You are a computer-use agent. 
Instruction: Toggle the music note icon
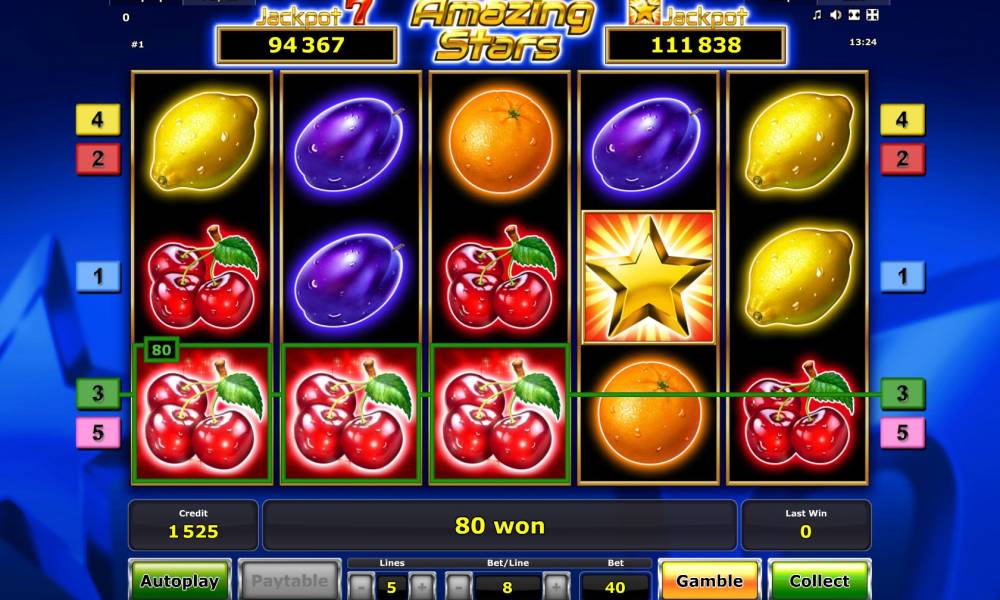(817, 15)
